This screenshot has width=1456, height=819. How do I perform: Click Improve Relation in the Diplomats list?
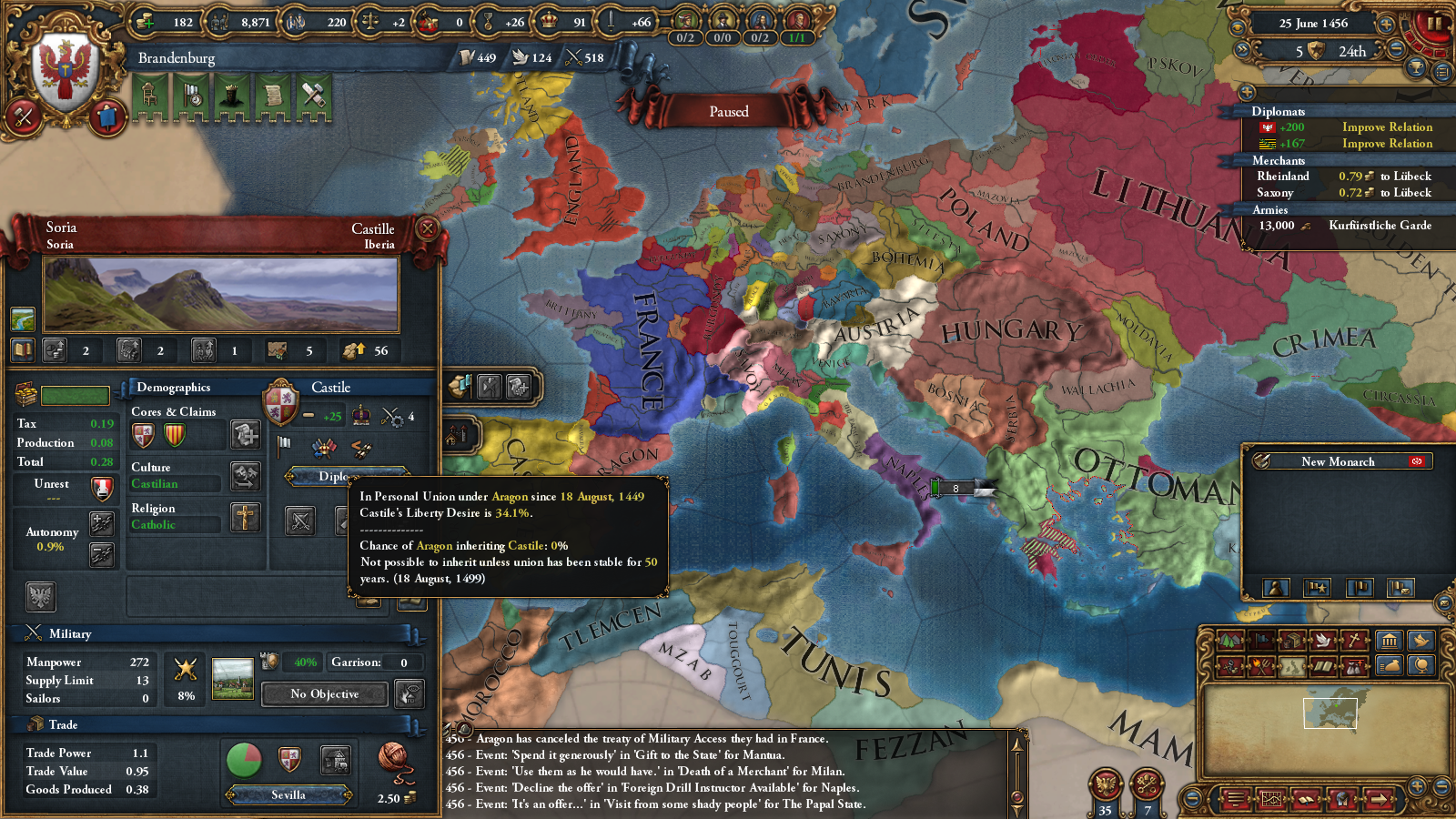click(1389, 127)
